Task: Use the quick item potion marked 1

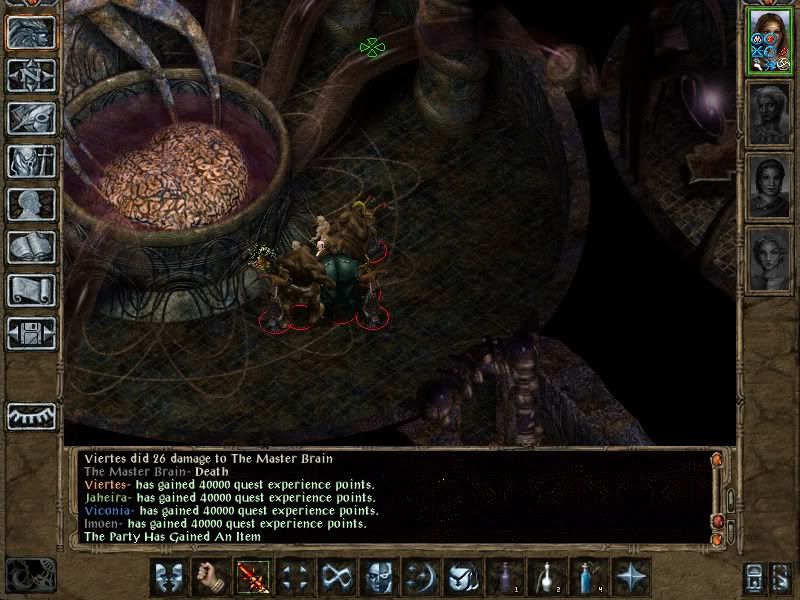Action: [503, 577]
